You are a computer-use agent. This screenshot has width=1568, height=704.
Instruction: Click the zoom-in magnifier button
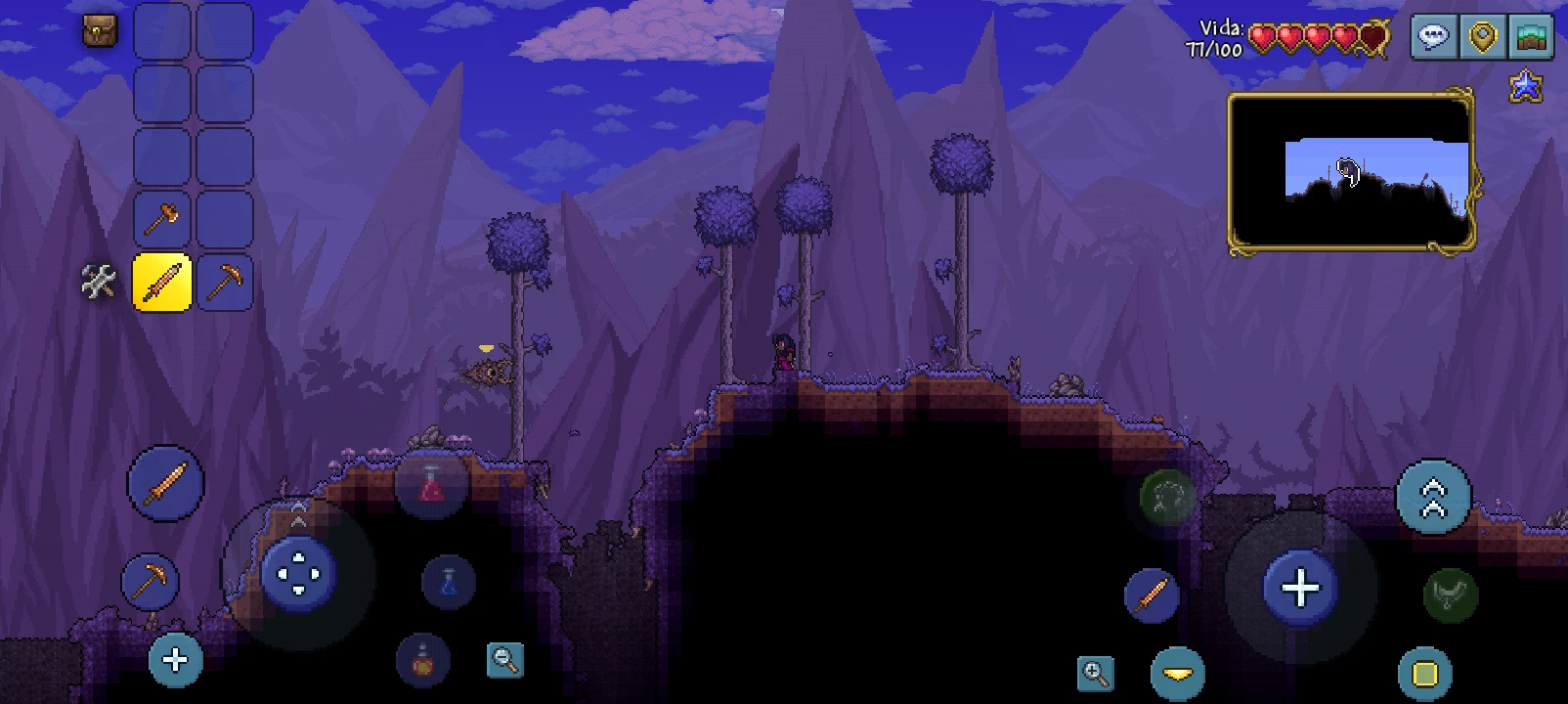(x=1095, y=673)
